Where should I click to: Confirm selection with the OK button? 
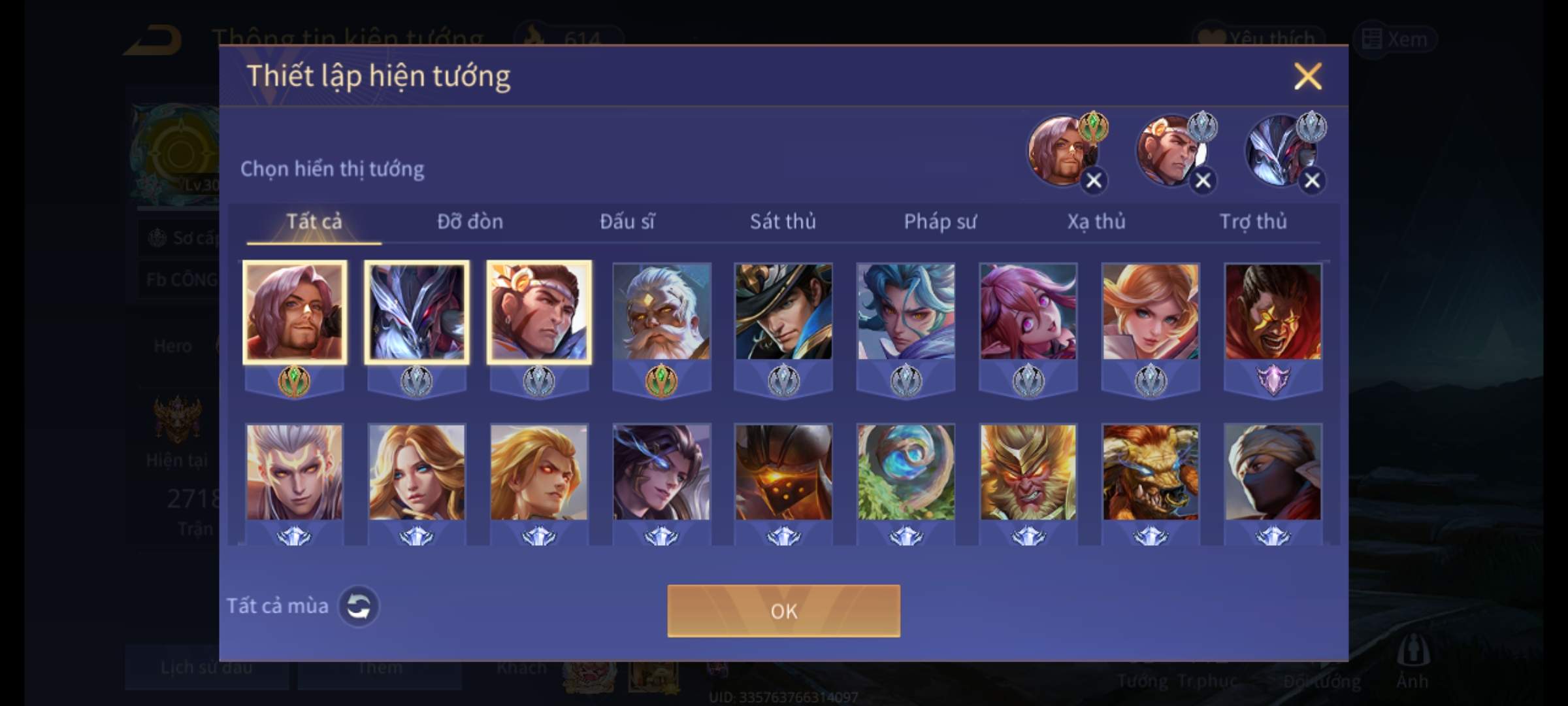(783, 611)
